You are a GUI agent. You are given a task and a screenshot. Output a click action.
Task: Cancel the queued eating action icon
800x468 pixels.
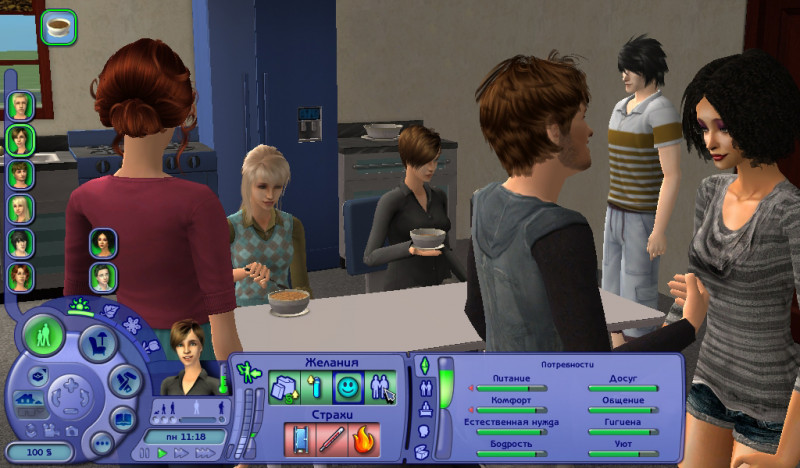pyautogui.click(x=60, y=27)
